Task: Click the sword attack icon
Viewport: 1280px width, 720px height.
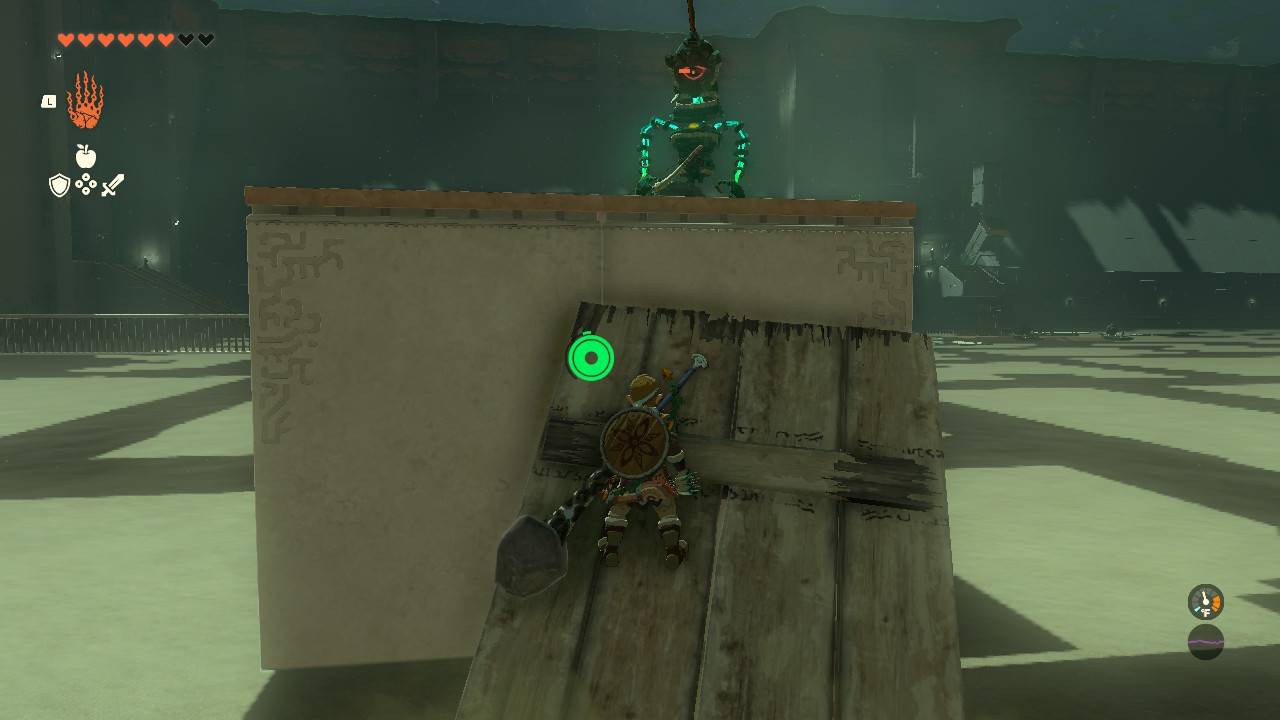Action: 113,184
